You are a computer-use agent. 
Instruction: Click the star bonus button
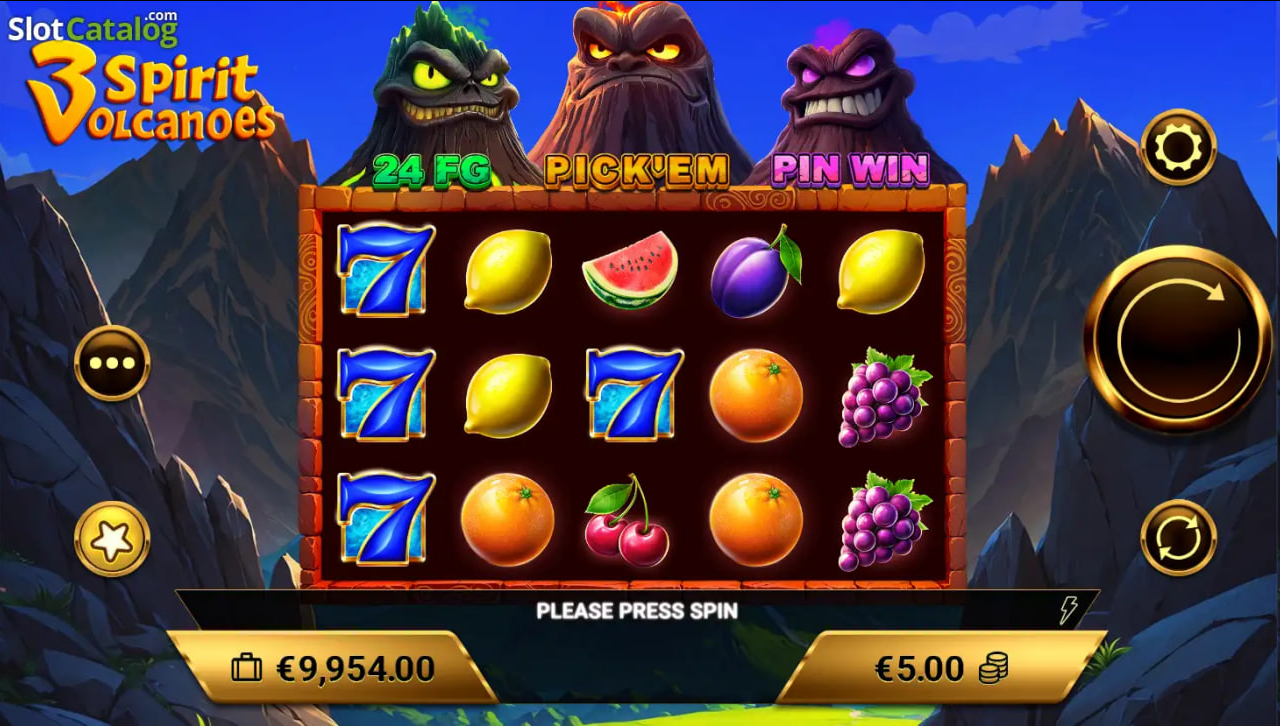(x=112, y=540)
